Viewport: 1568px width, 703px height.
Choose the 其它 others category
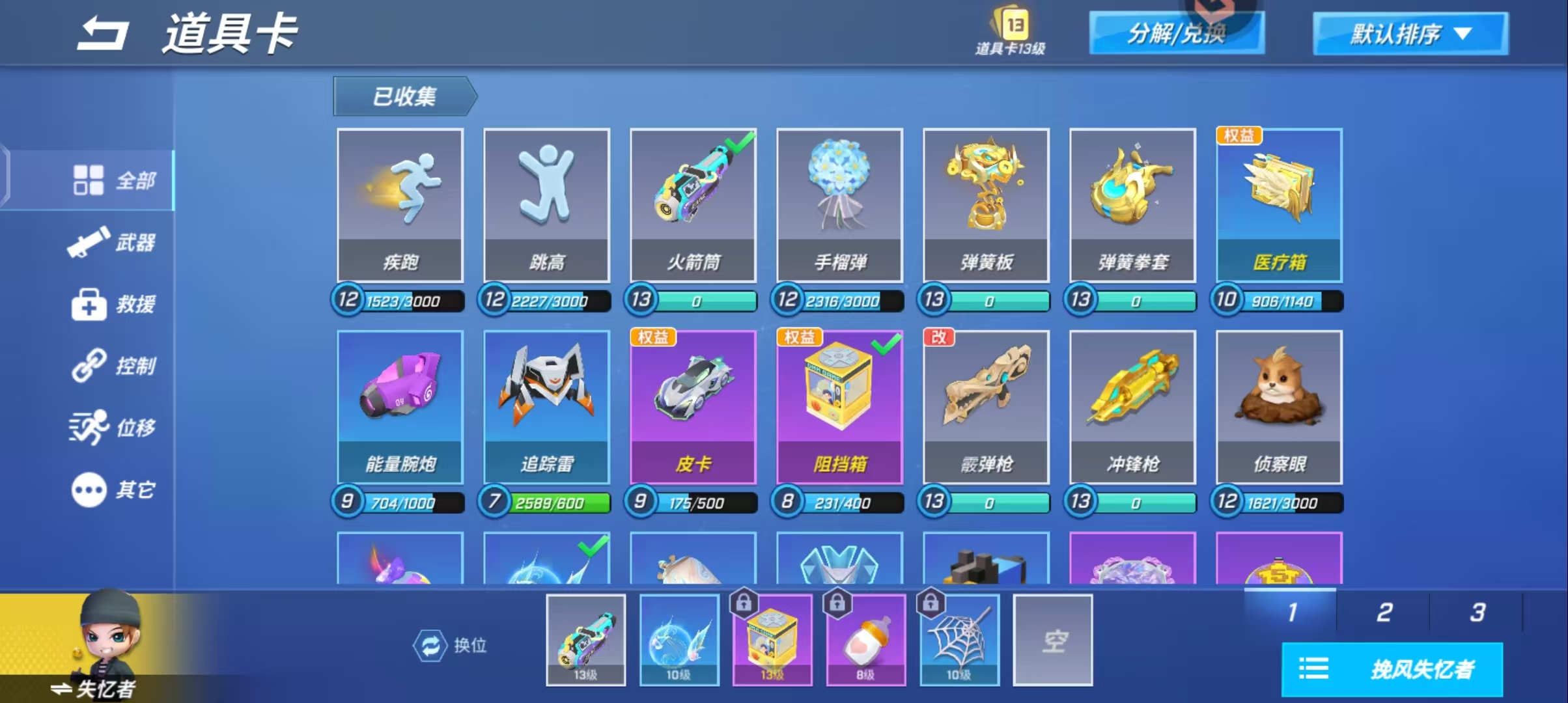(x=112, y=489)
